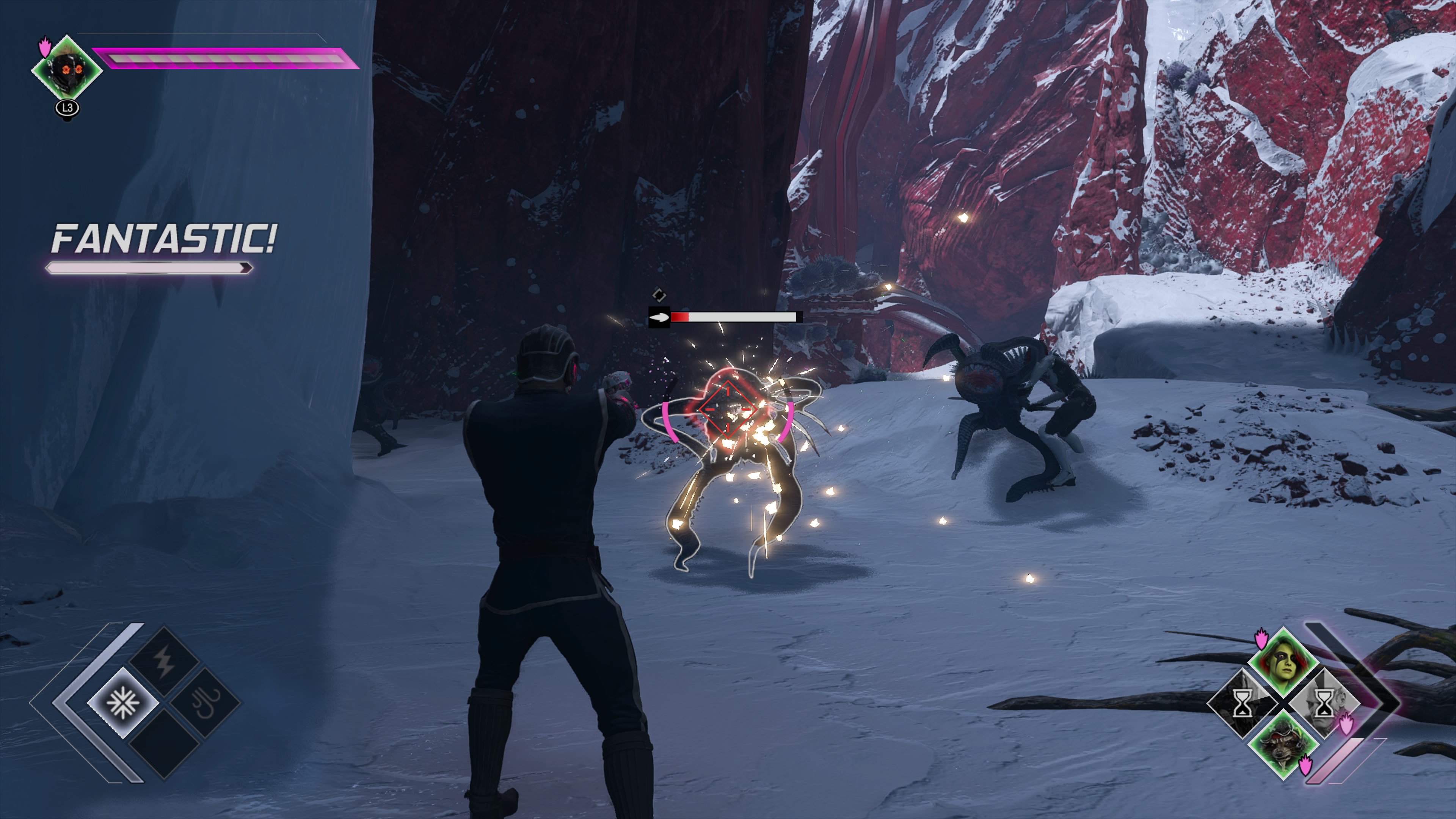1456x819 pixels.
Task: Select the ice snowflake element shot
Action: pyautogui.click(x=122, y=703)
